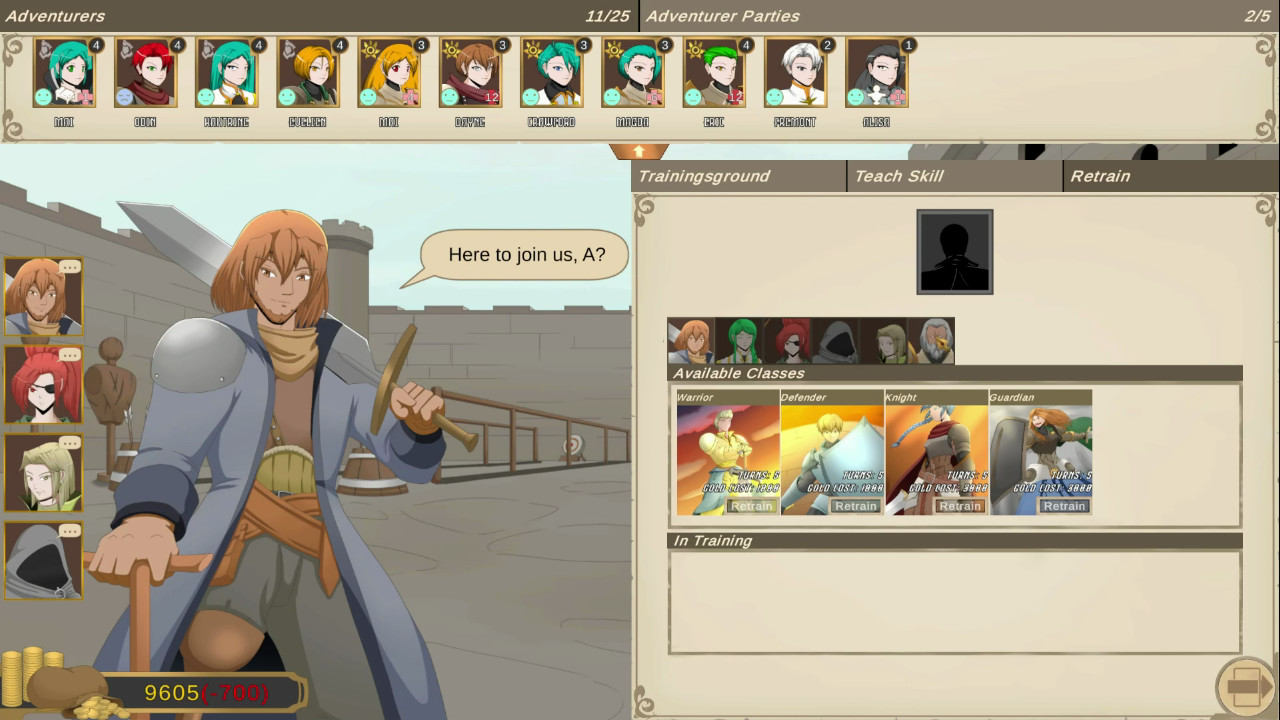Select the Knight class card
The height and width of the screenshot is (720, 1280).
tap(936, 450)
